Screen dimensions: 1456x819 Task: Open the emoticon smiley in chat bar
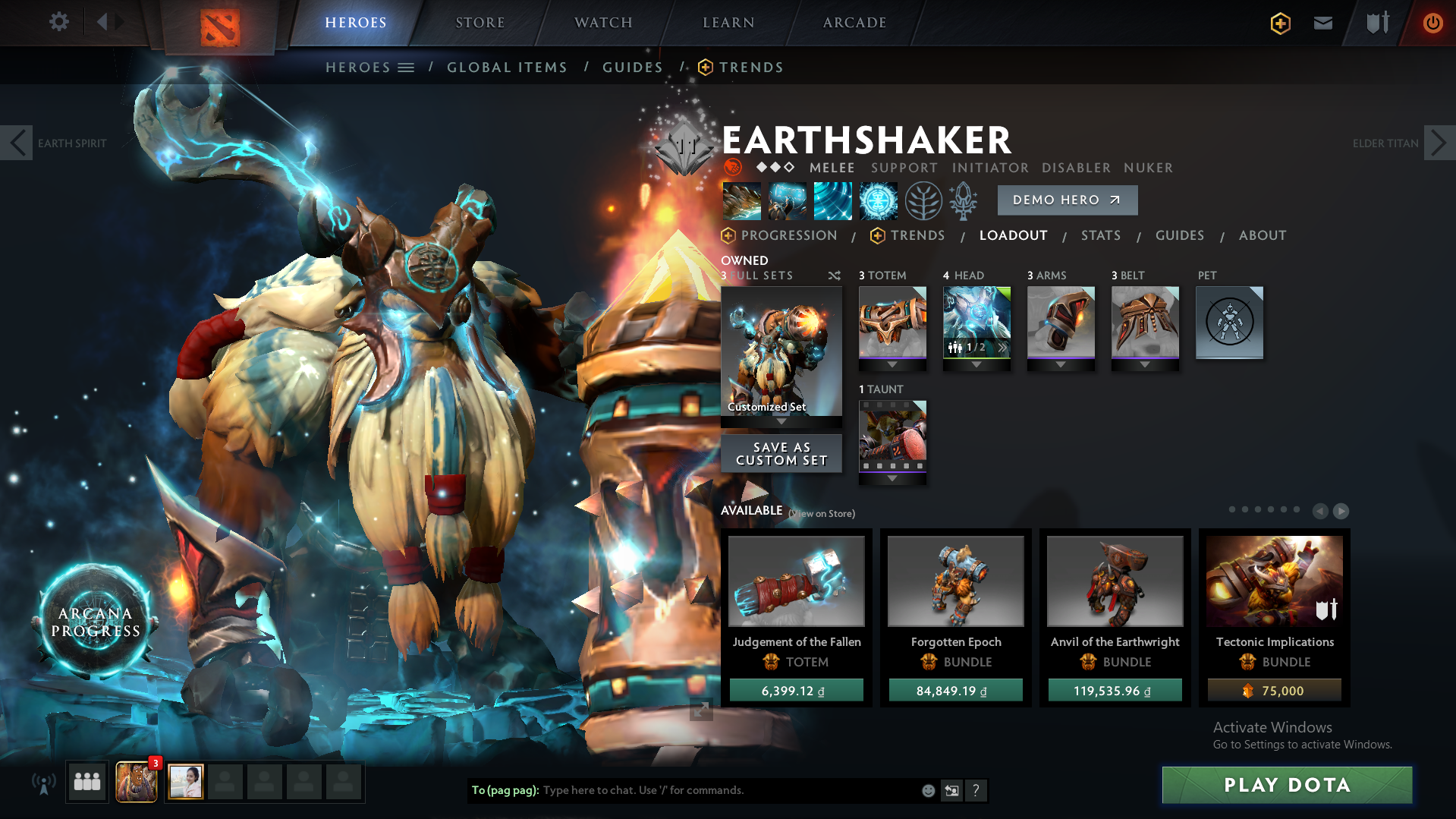[x=927, y=790]
